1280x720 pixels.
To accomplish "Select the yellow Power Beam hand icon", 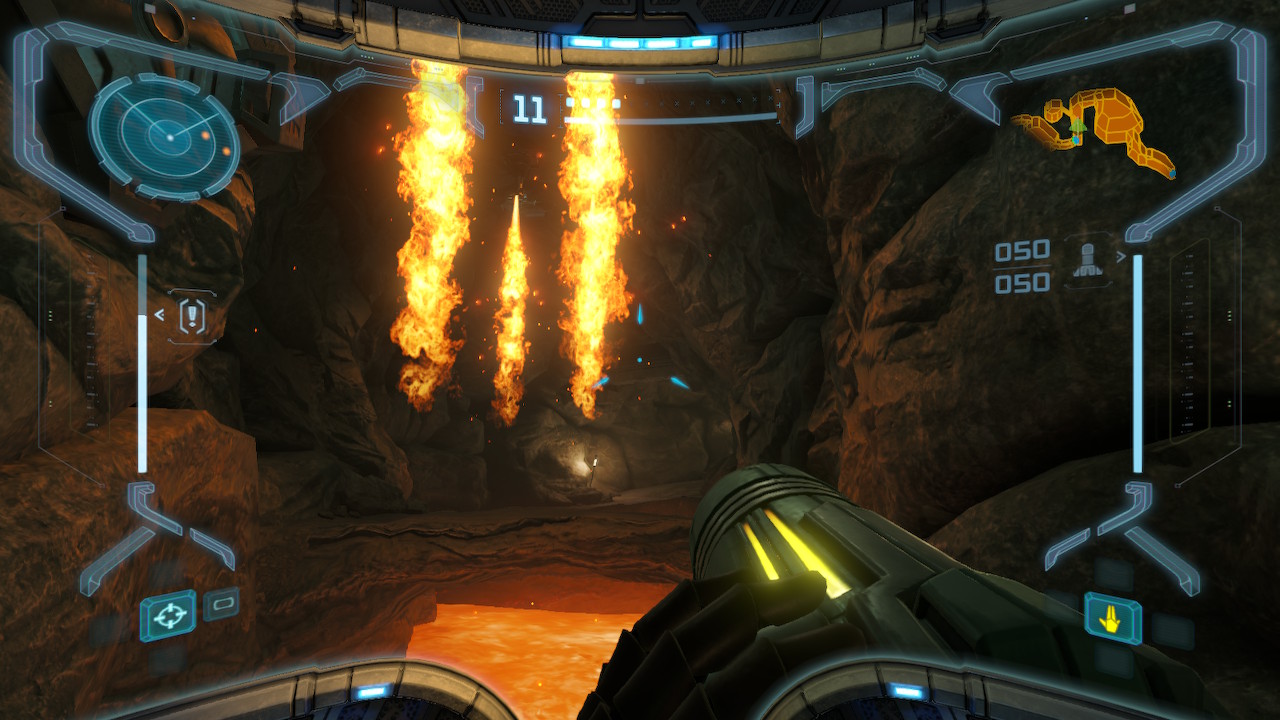I will point(1112,619).
